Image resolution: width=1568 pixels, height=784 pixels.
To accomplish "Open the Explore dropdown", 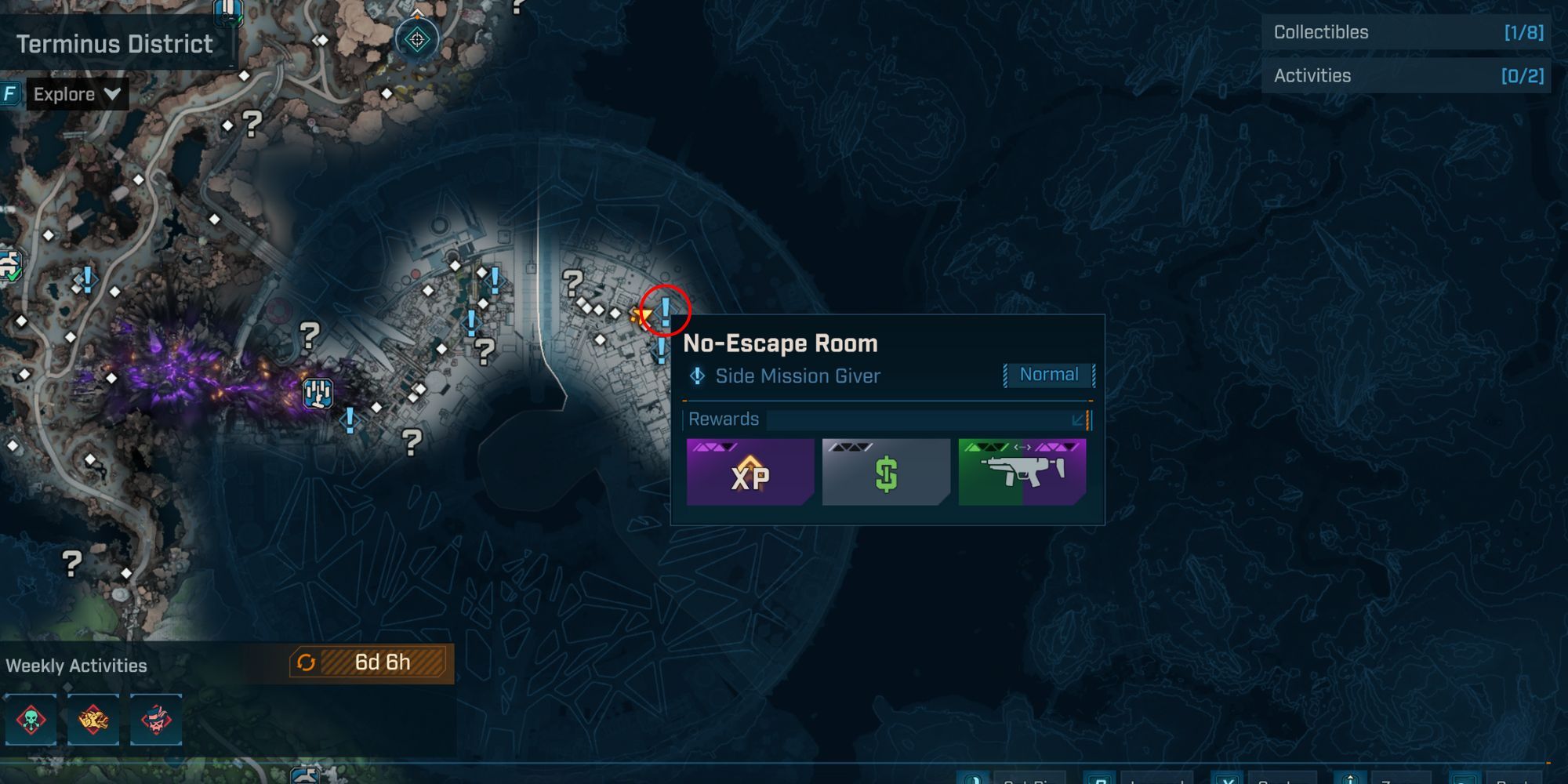I will coord(77,94).
